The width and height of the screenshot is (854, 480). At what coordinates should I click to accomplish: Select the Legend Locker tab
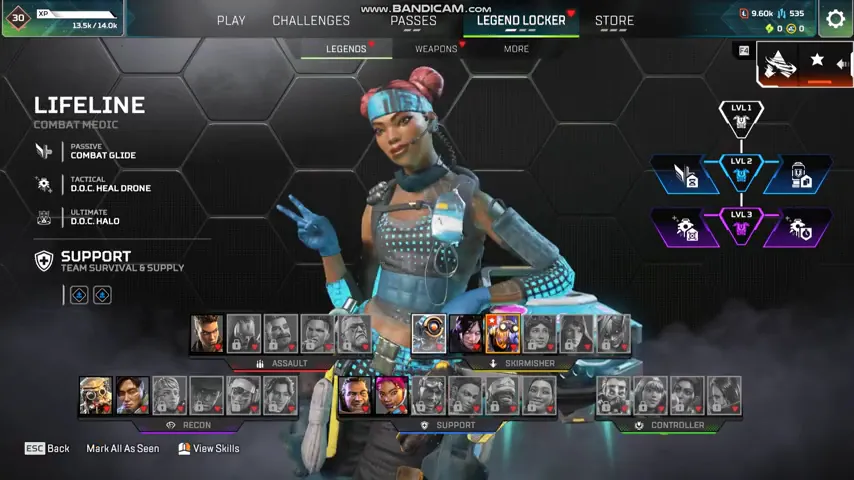coord(521,20)
